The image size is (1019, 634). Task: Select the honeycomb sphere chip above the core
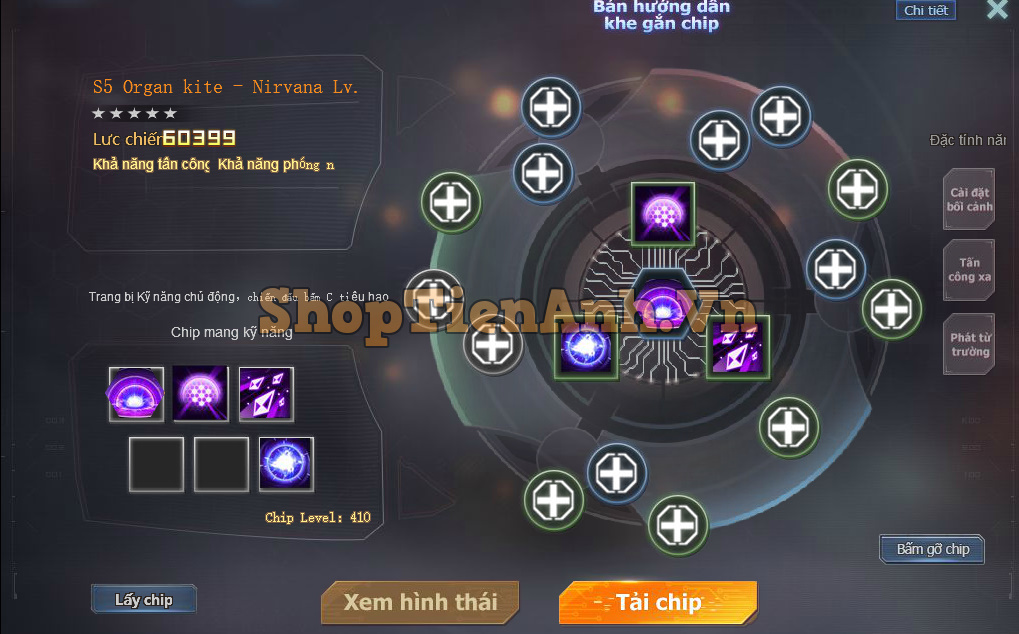662,213
